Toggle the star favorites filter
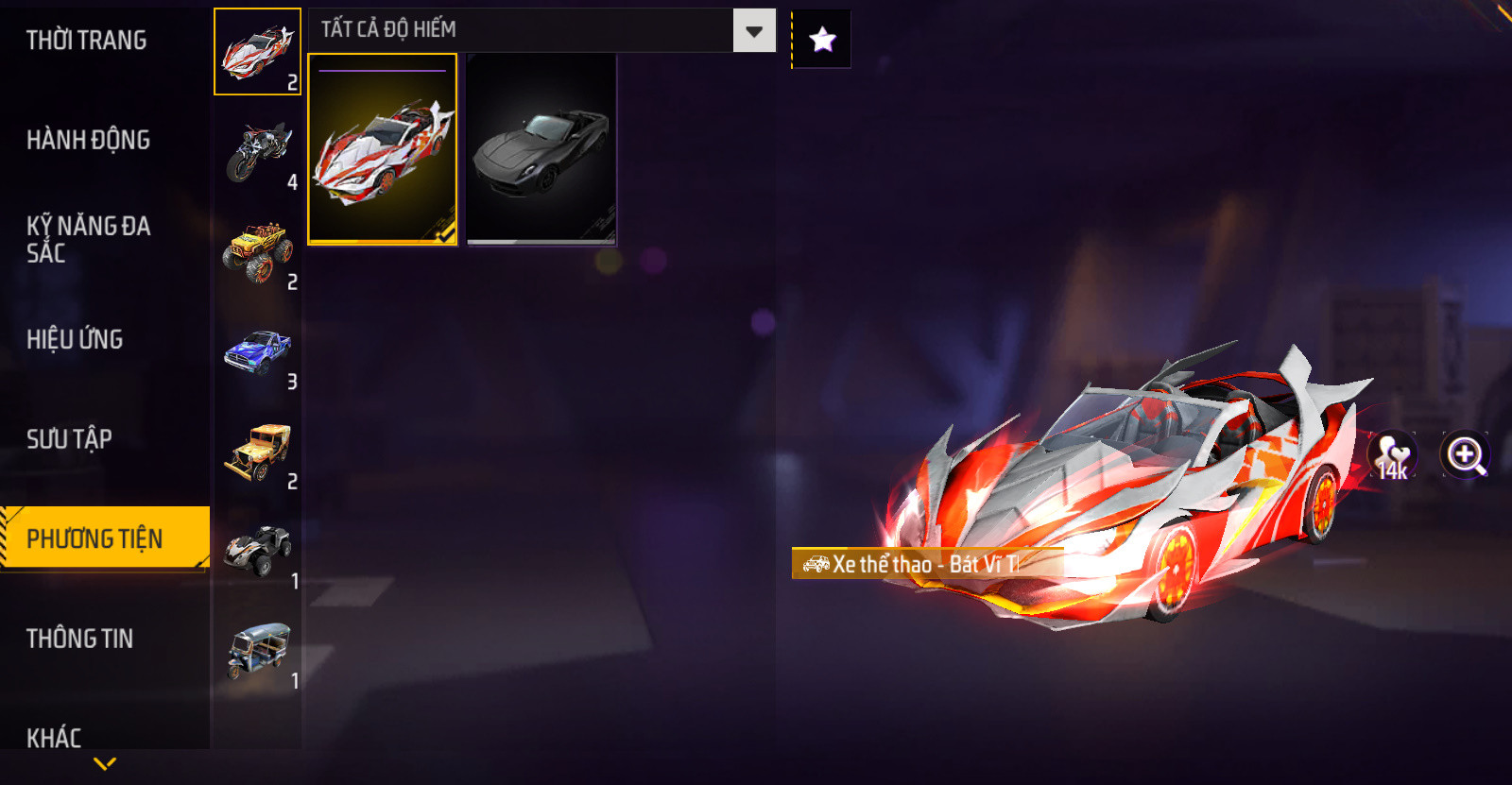This screenshot has width=1512, height=785. point(822,40)
